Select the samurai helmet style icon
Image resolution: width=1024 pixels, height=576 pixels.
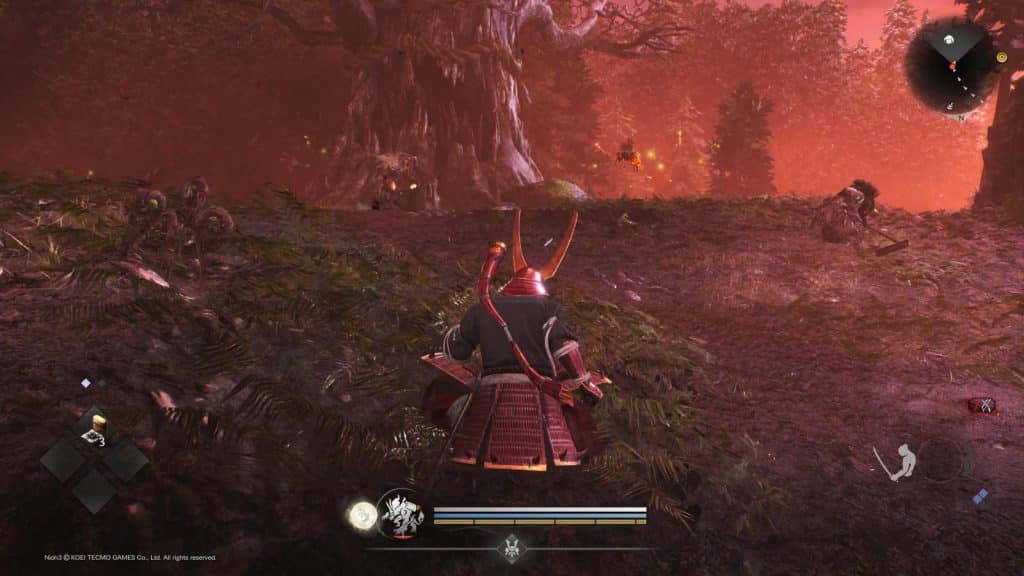point(511,548)
